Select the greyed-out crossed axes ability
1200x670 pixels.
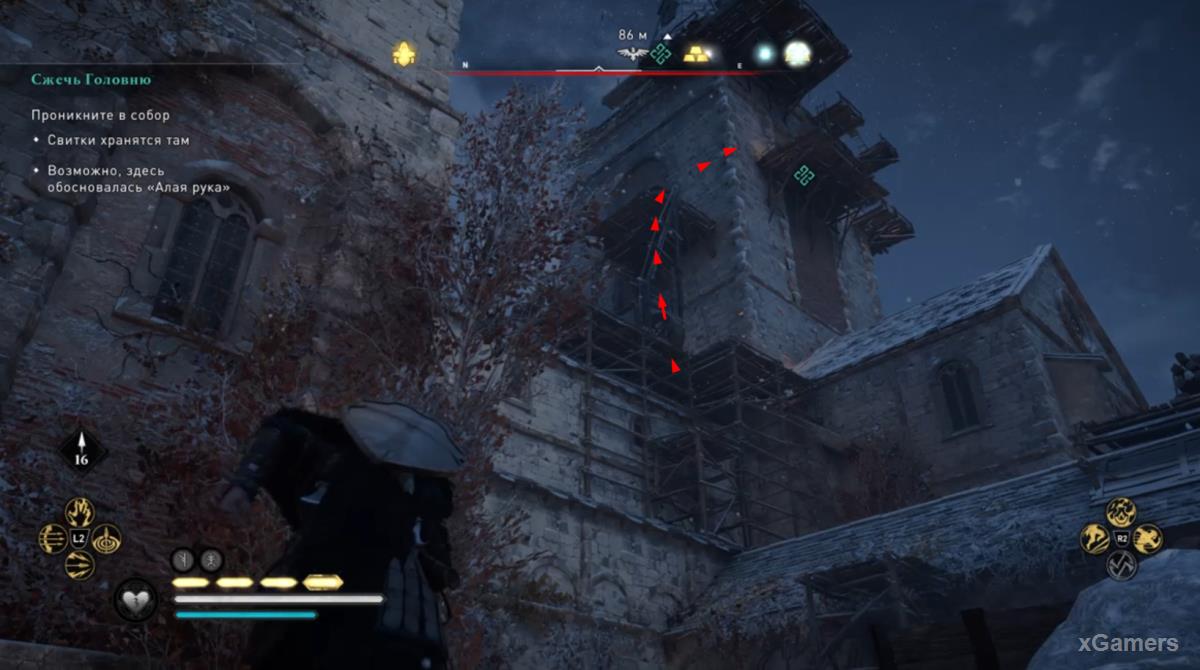[x=1121, y=566]
